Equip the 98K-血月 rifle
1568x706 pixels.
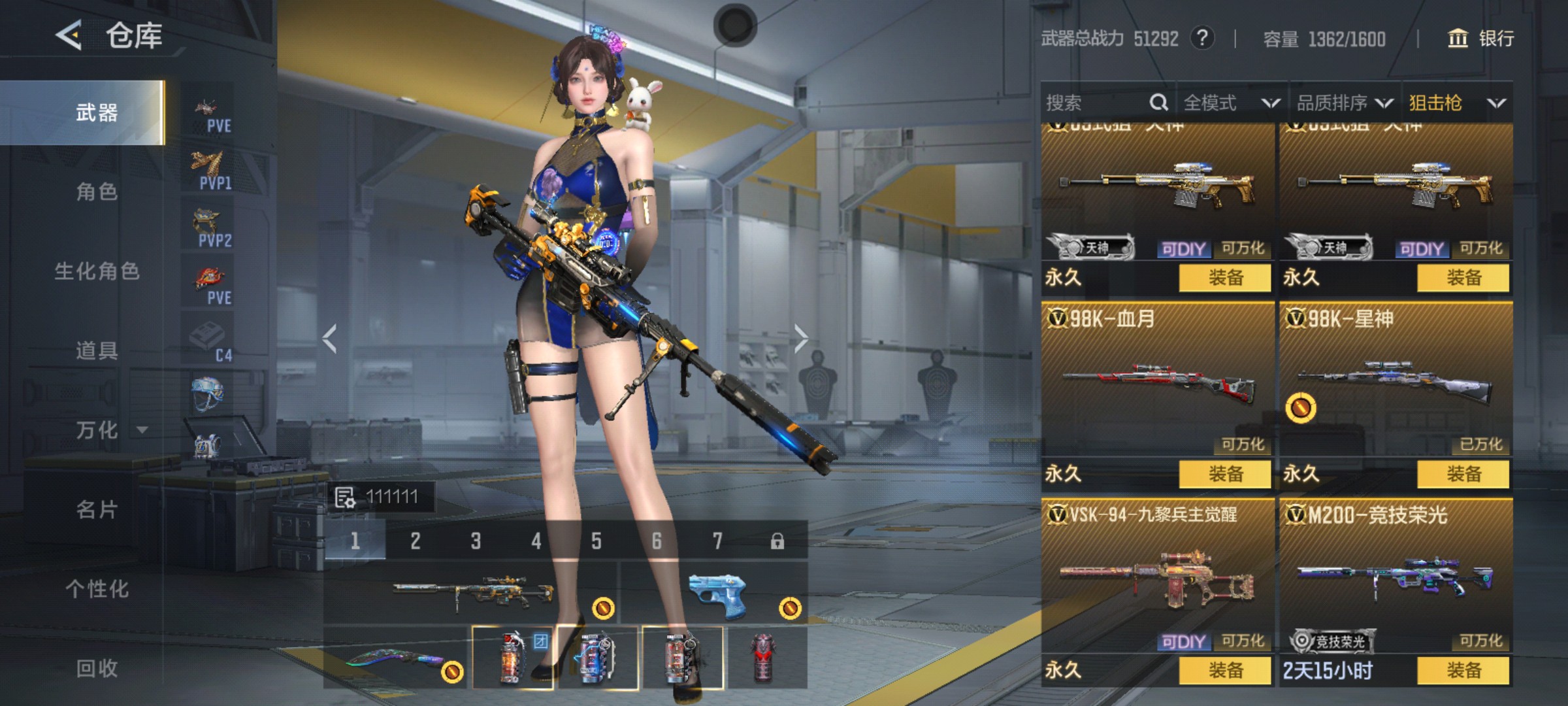pyautogui.click(x=1225, y=474)
